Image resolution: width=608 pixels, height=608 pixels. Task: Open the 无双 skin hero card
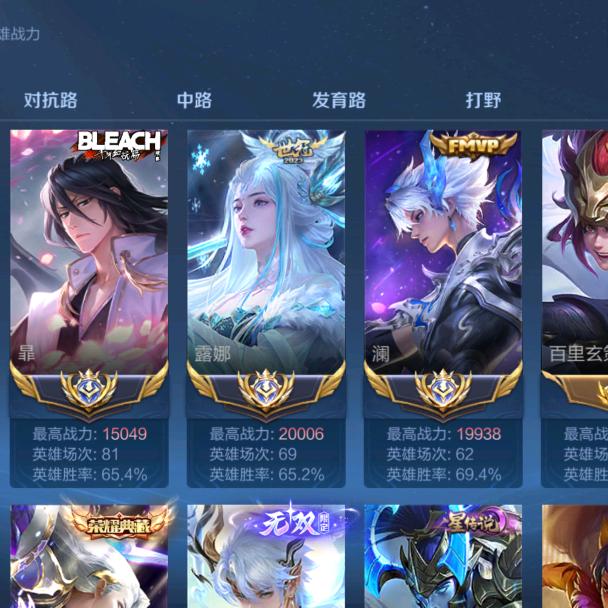pyautogui.click(x=266, y=556)
